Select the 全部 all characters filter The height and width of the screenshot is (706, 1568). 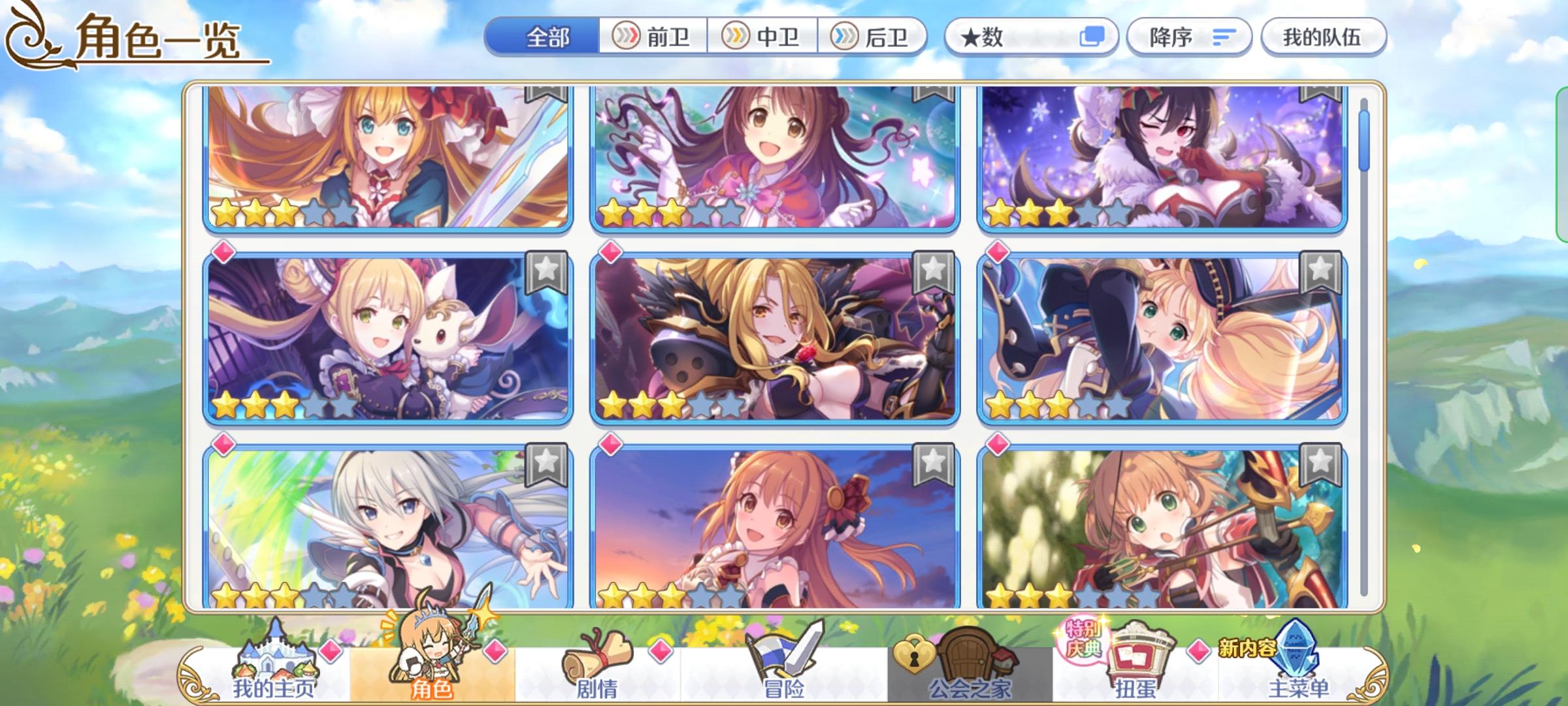coord(547,37)
